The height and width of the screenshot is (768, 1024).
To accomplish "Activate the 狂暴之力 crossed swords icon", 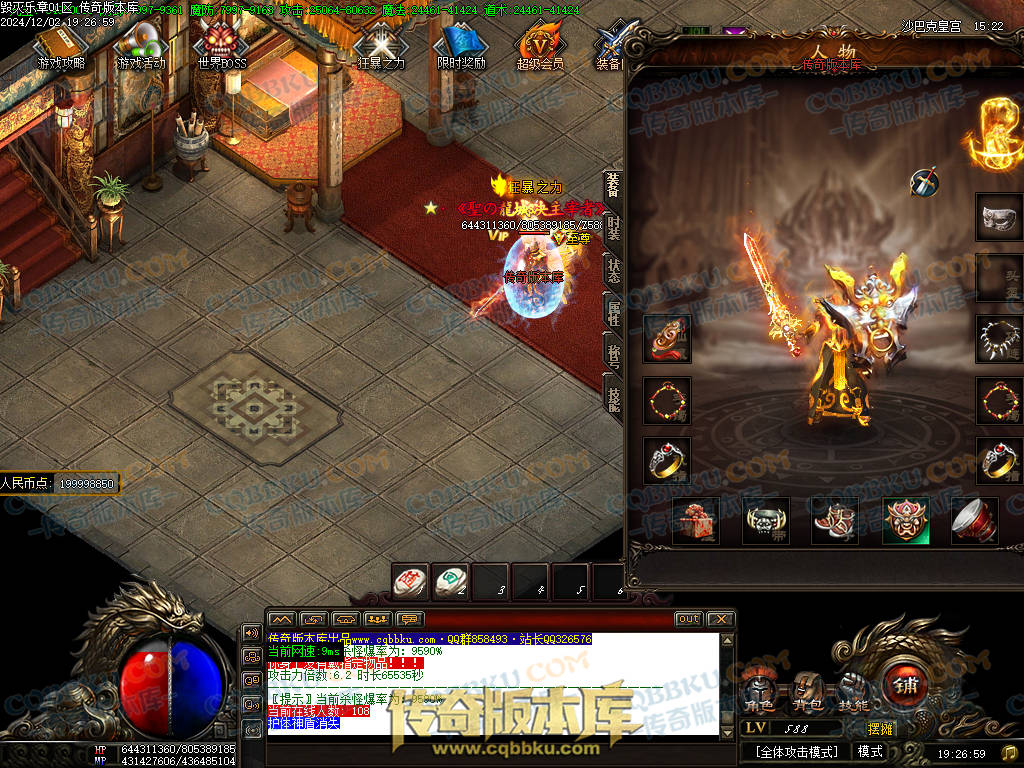I will [380, 45].
